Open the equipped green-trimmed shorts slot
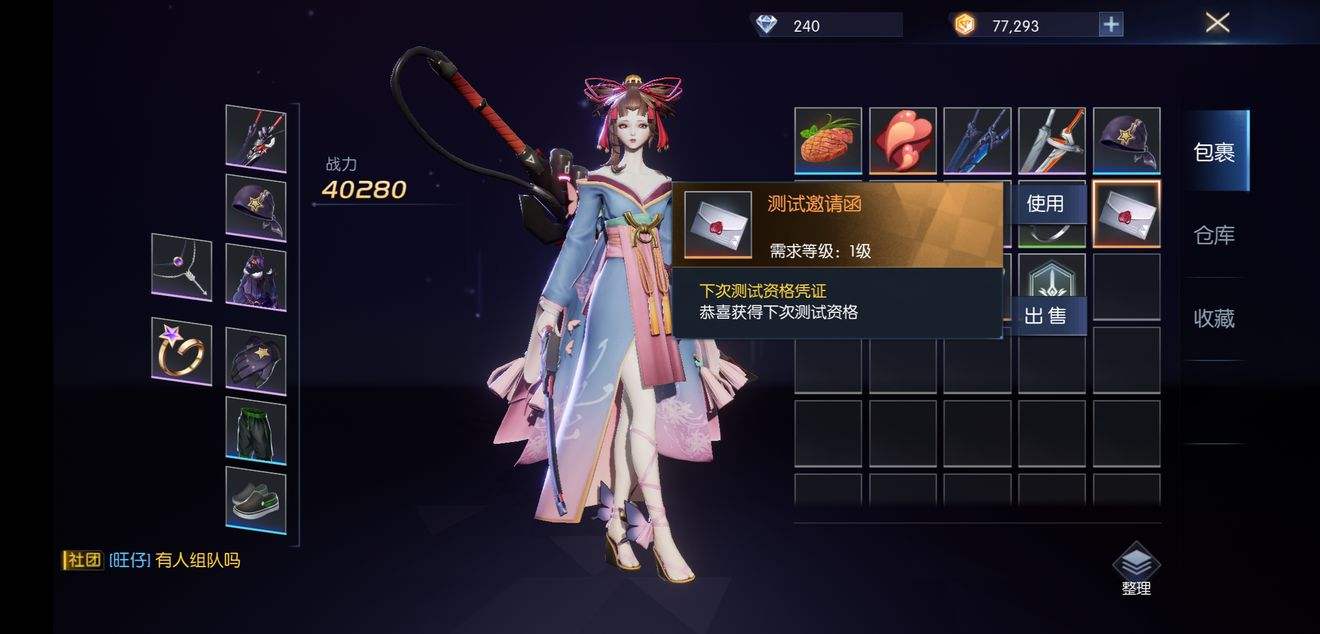The image size is (1320, 634). click(x=255, y=430)
